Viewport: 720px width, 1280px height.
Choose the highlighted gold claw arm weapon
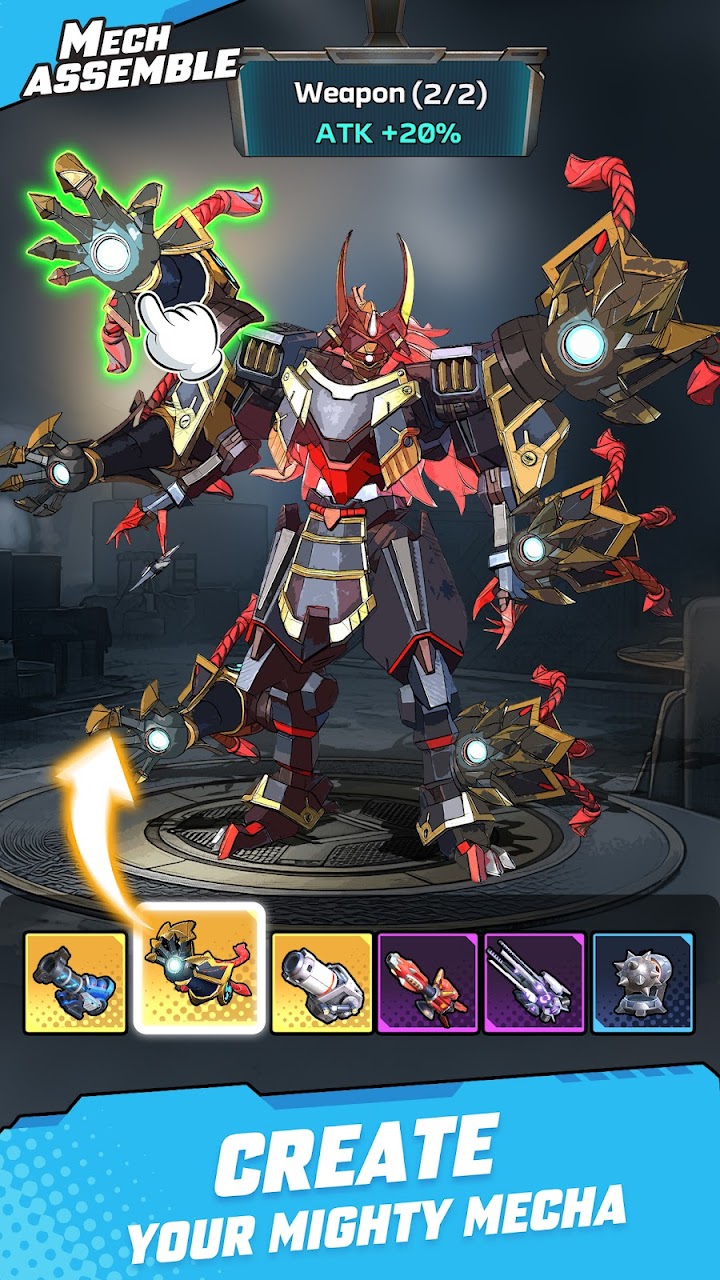tap(199, 968)
